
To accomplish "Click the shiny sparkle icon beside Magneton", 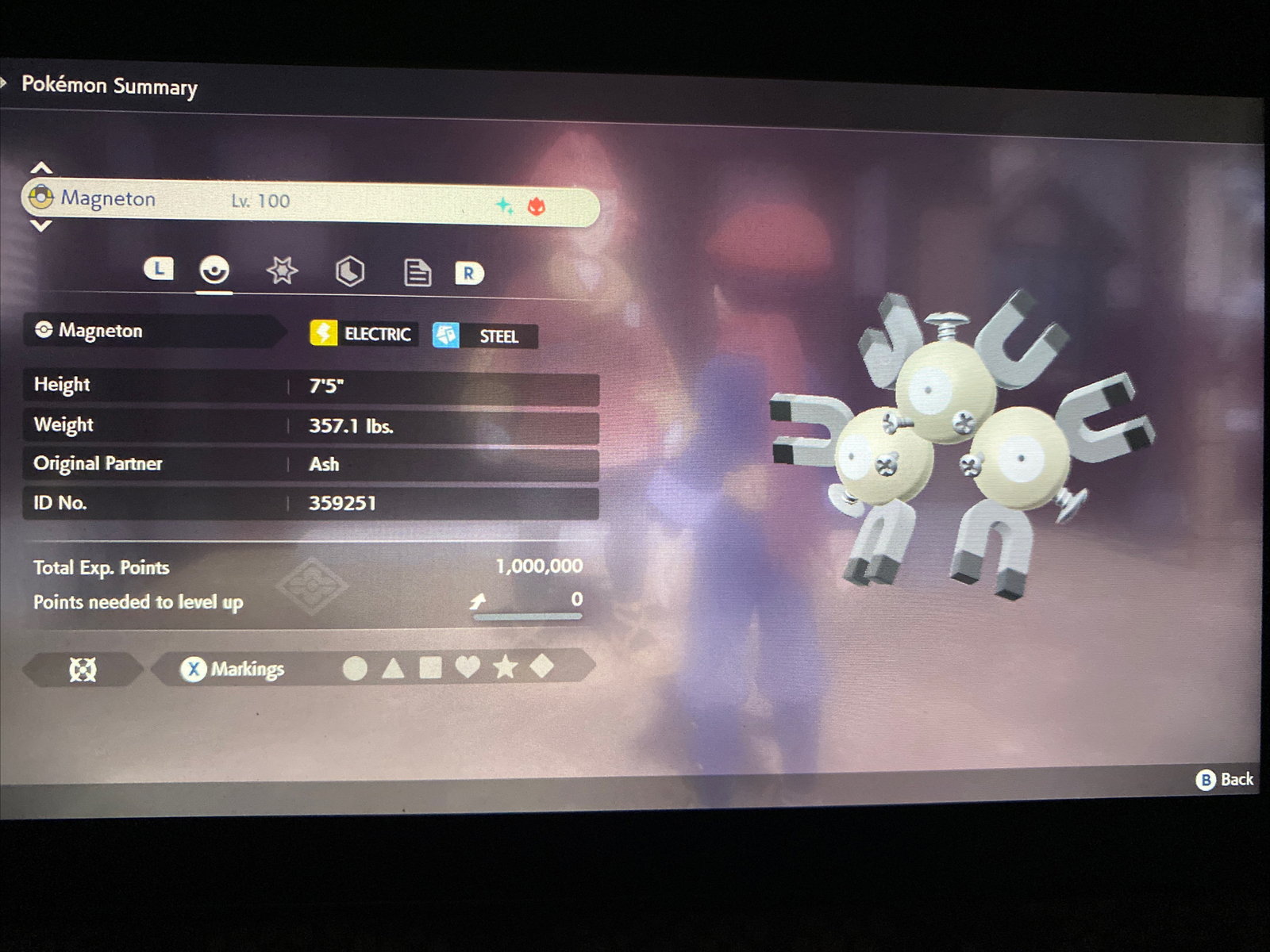I will [503, 205].
